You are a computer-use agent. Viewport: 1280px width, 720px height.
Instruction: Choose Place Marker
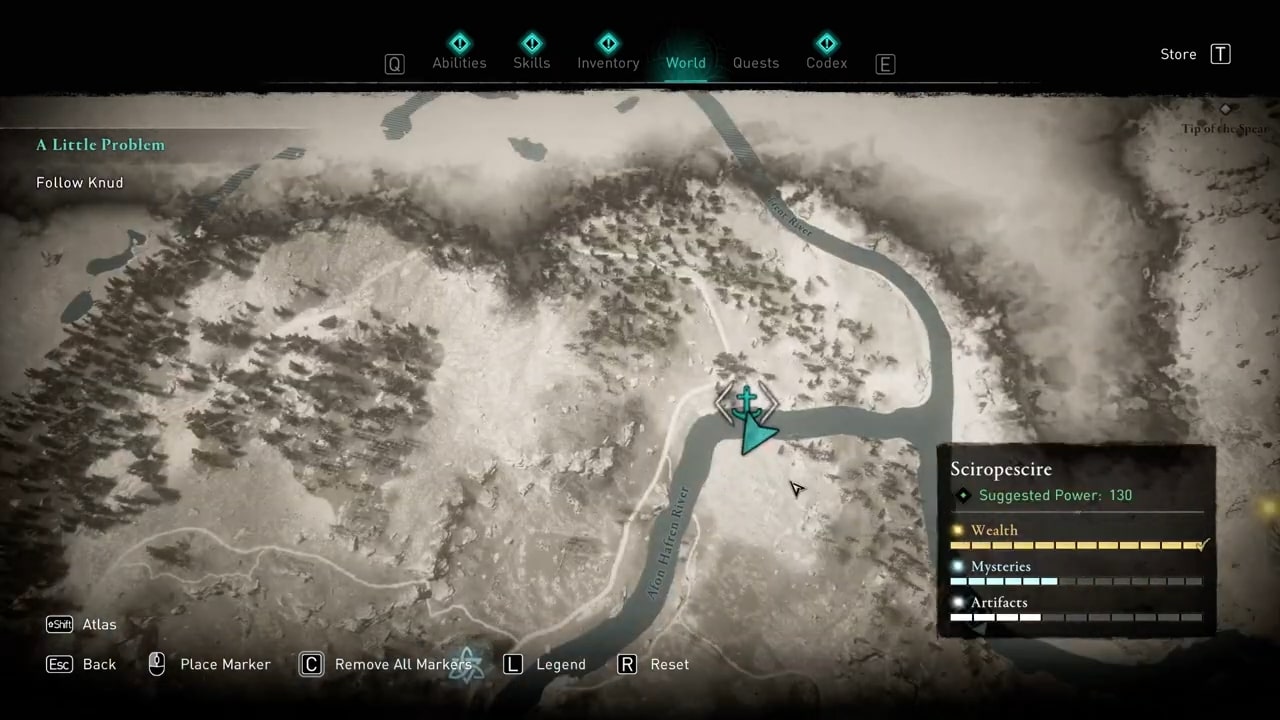point(225,664)
